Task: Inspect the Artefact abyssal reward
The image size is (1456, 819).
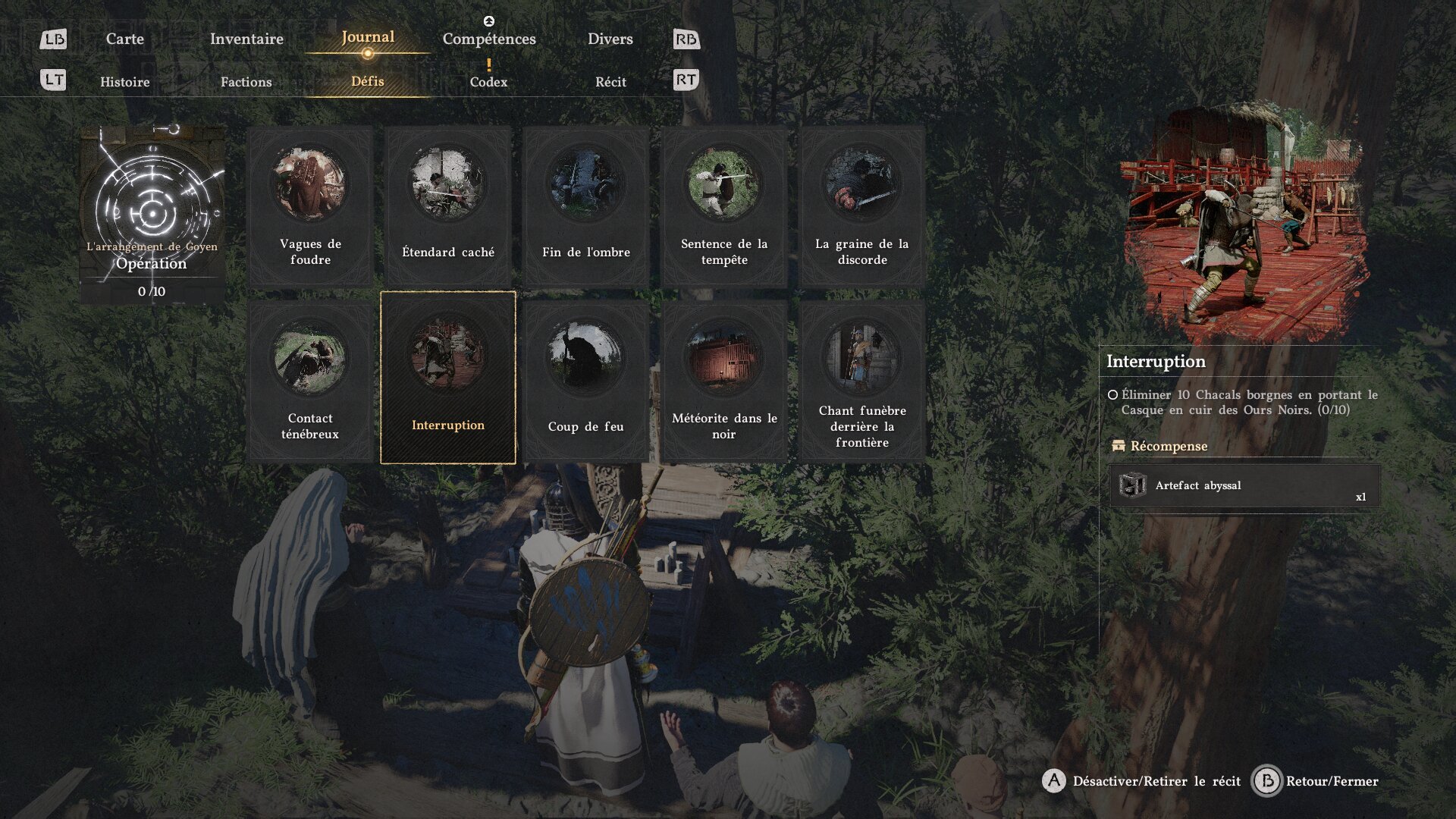Action: tap(1244, 485)
